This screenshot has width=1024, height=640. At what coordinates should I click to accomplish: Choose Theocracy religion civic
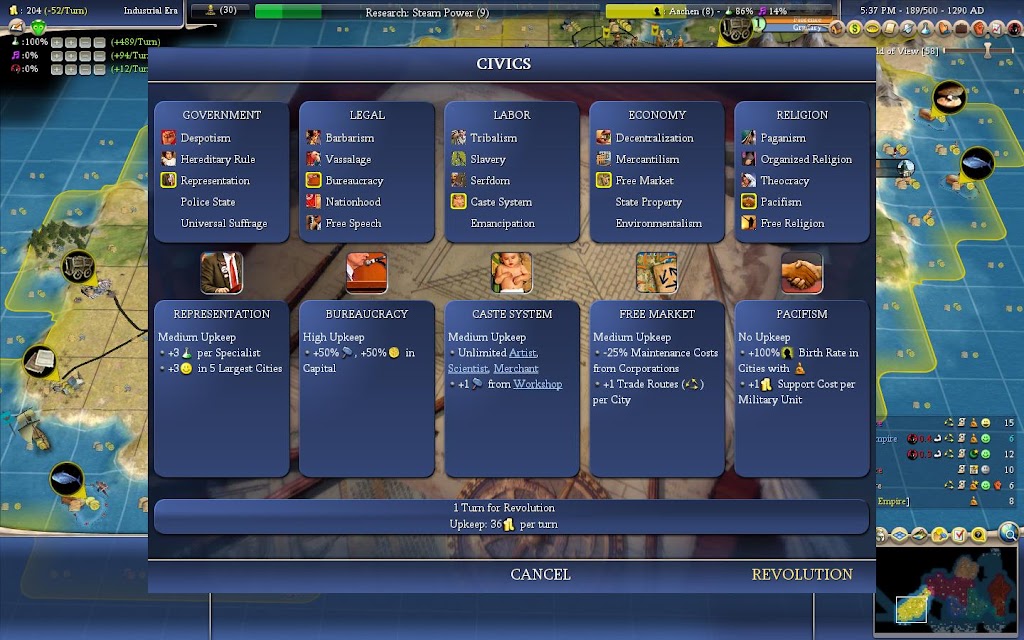click(x=785, y=181)
